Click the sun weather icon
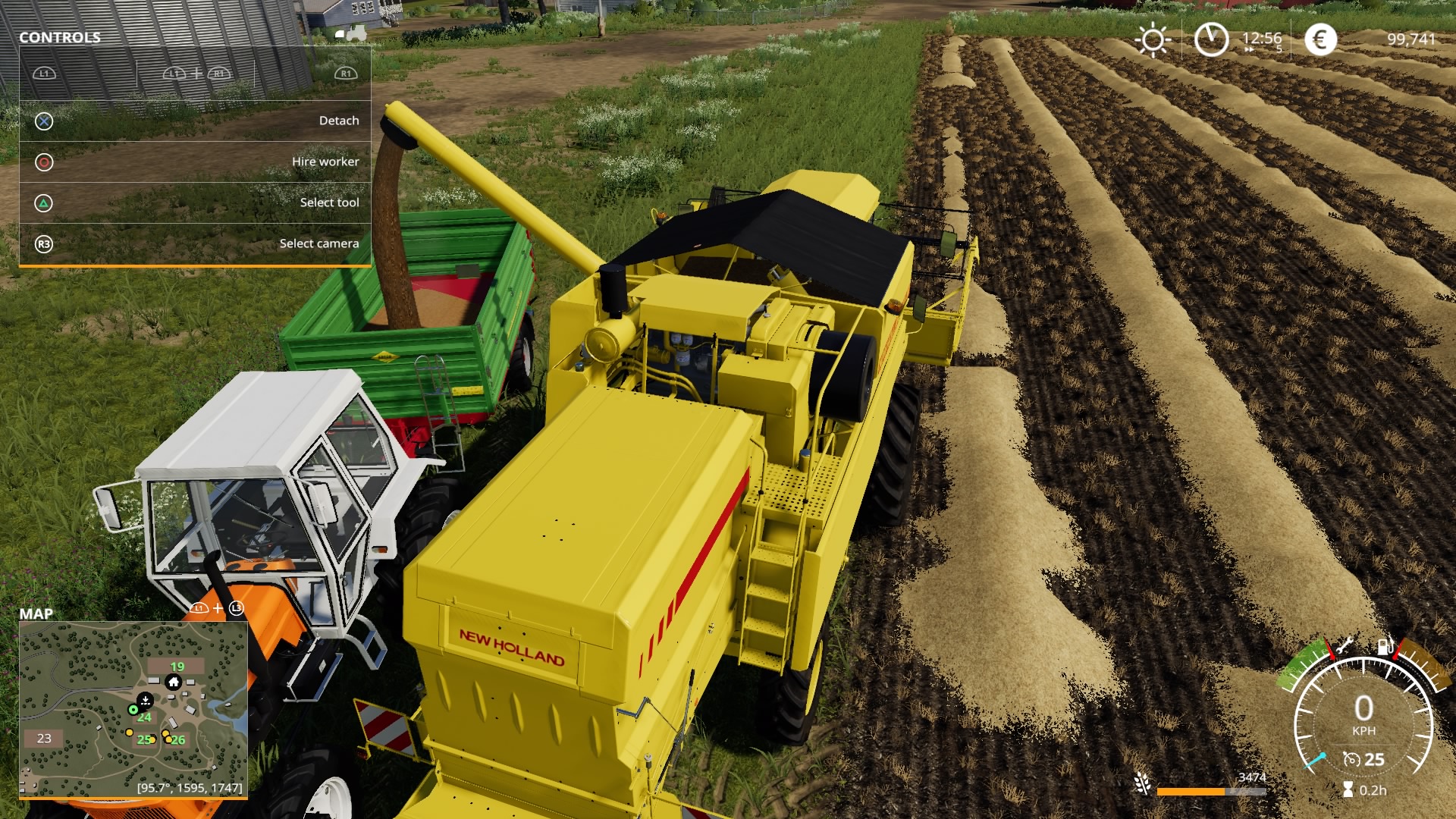Screen dimensions: 1456x819 click(x=1153, y=39)
